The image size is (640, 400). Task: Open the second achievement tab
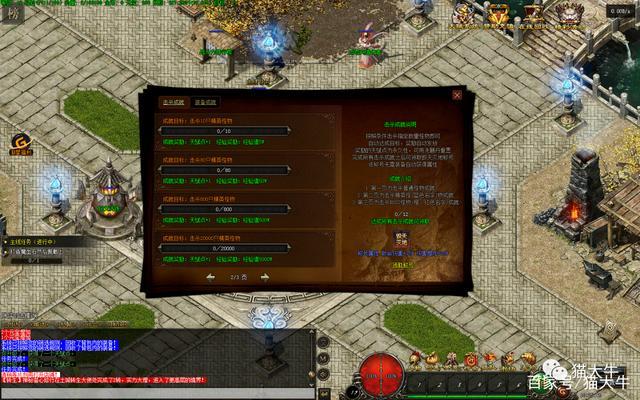tap(205, 102)
